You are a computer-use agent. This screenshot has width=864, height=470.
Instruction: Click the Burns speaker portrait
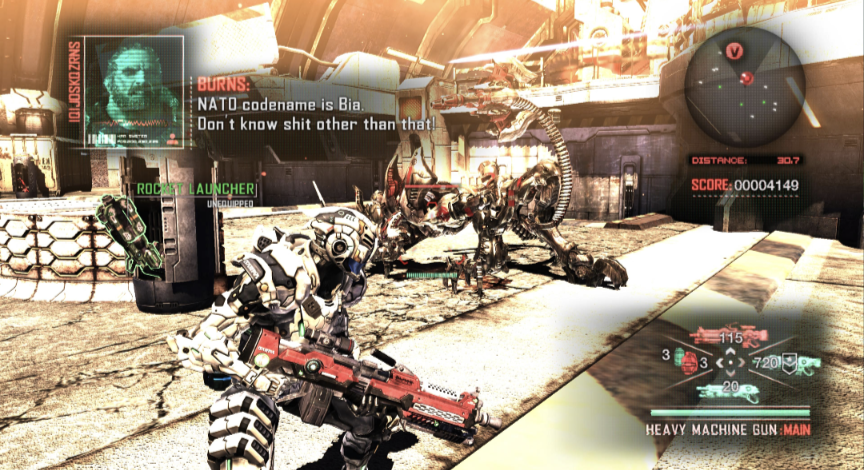135,92
